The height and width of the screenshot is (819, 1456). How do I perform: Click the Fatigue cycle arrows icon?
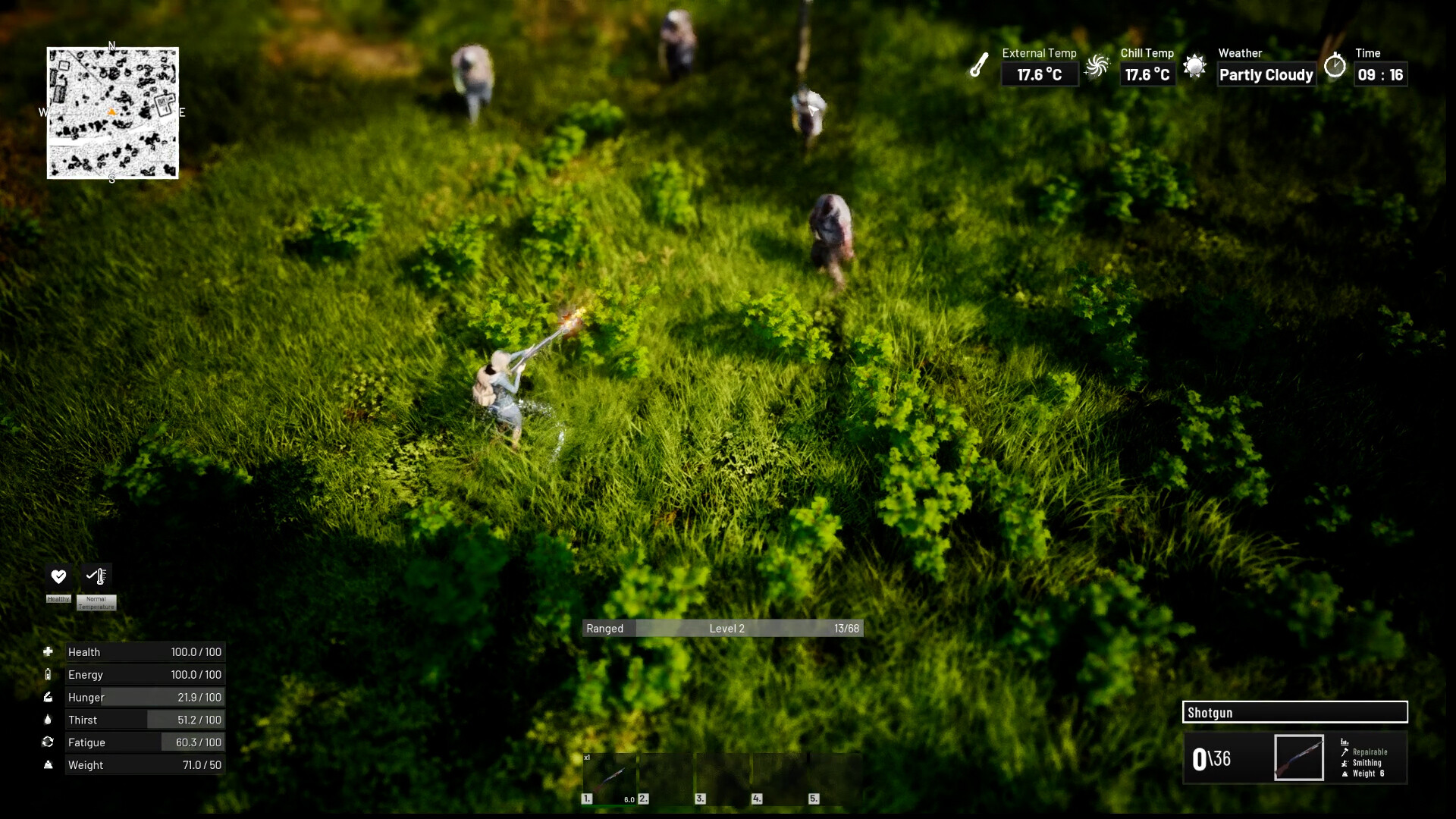(49, 742)
